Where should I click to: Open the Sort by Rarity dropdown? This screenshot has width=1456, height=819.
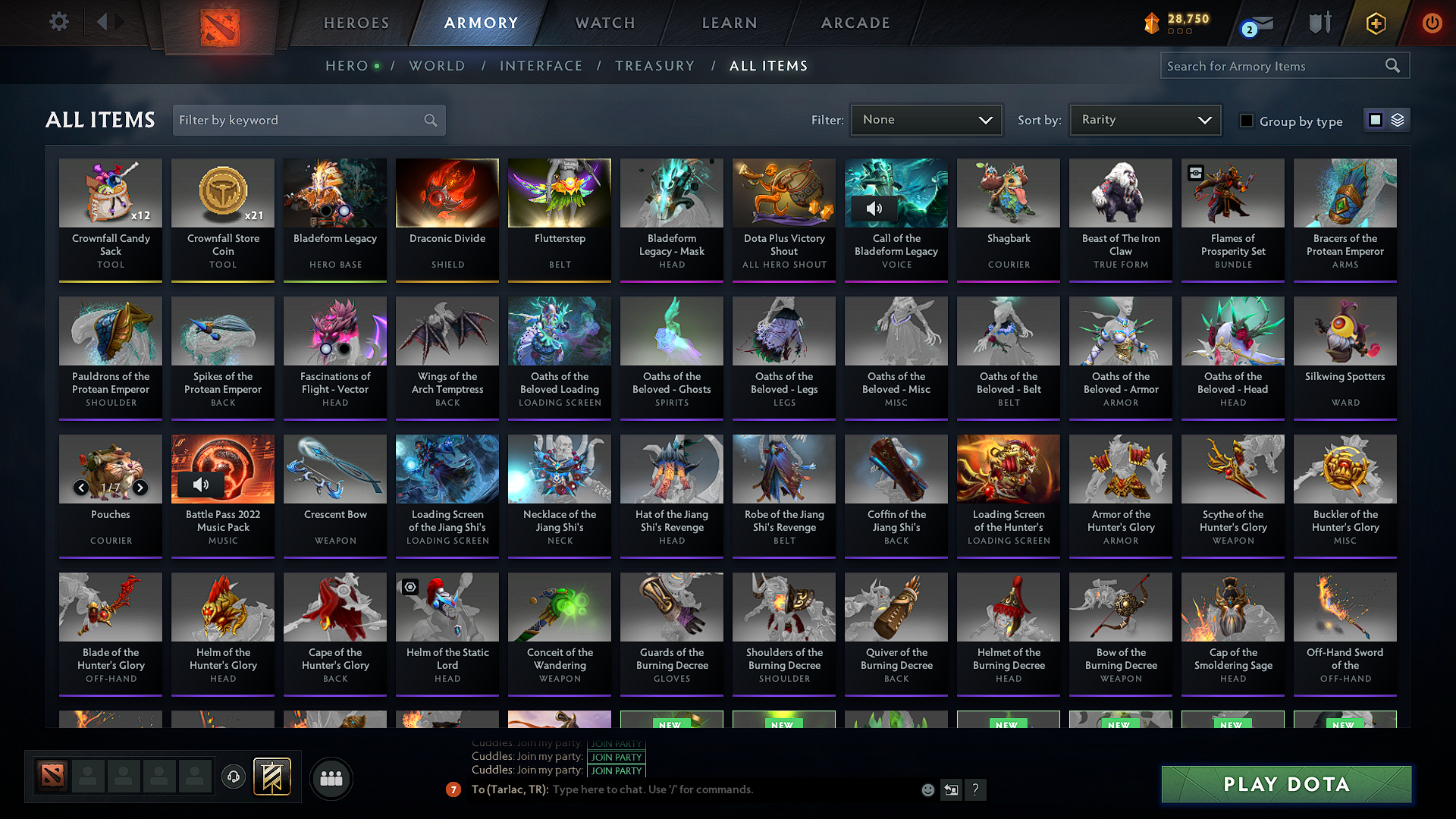click(x=1144, y=120)
